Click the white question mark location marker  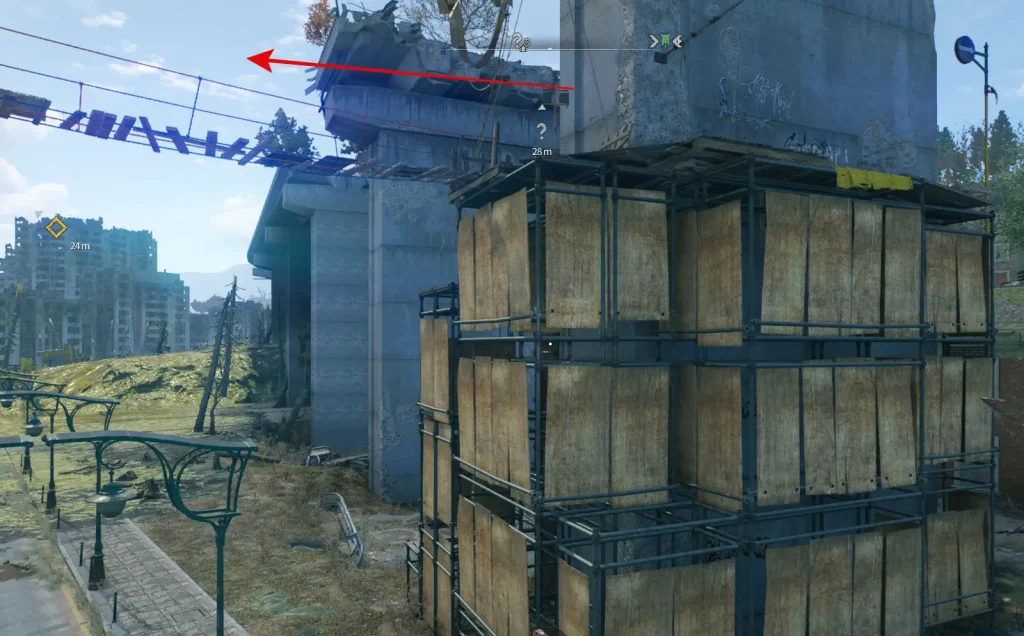coord(542,130)
